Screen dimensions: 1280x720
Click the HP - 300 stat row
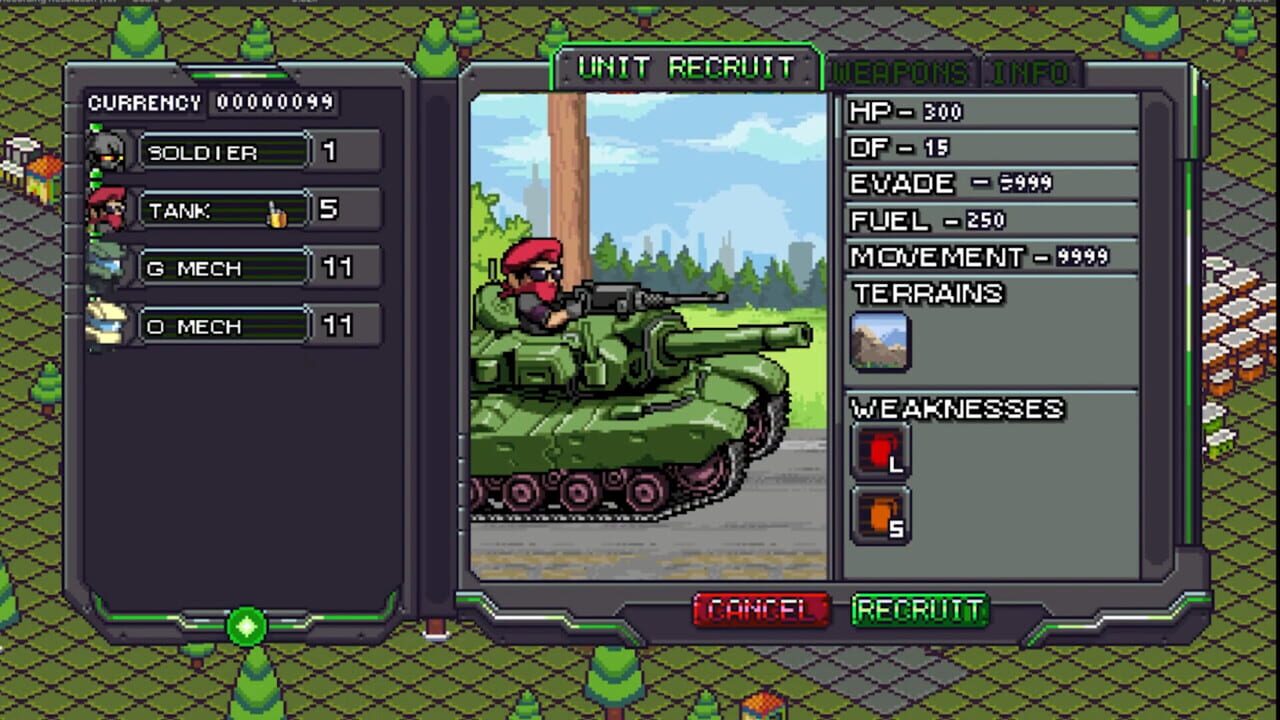coord(990,111)
